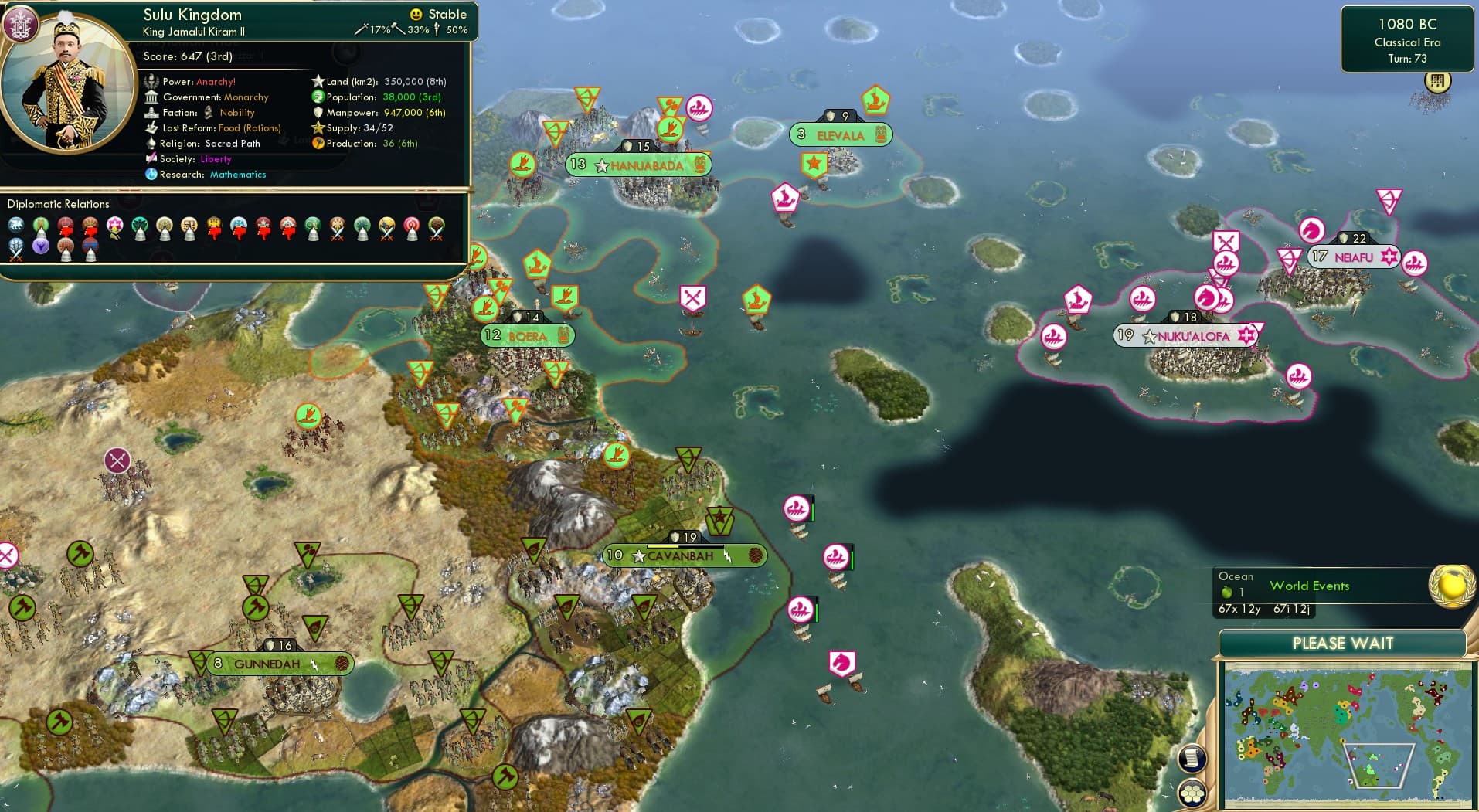Click the Stable smiley status icon
This screenshot has height=812, width=1479.
tap(415, 14)
